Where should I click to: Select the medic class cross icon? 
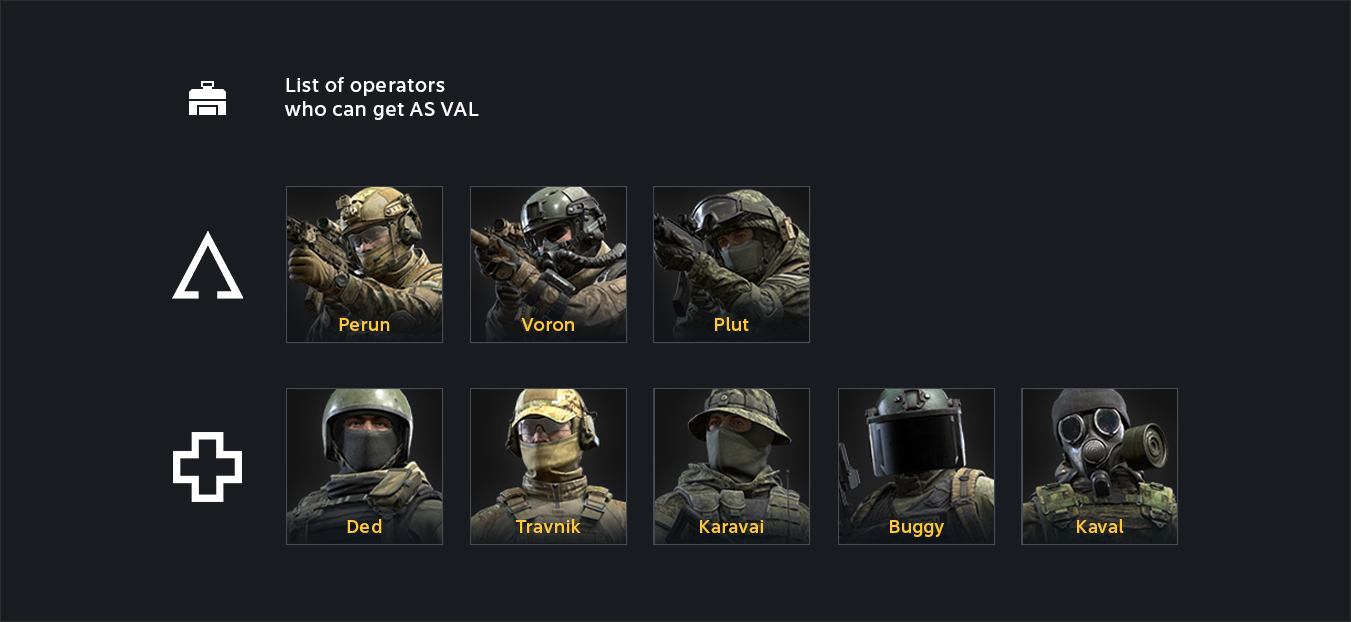(x=208, y=467)
